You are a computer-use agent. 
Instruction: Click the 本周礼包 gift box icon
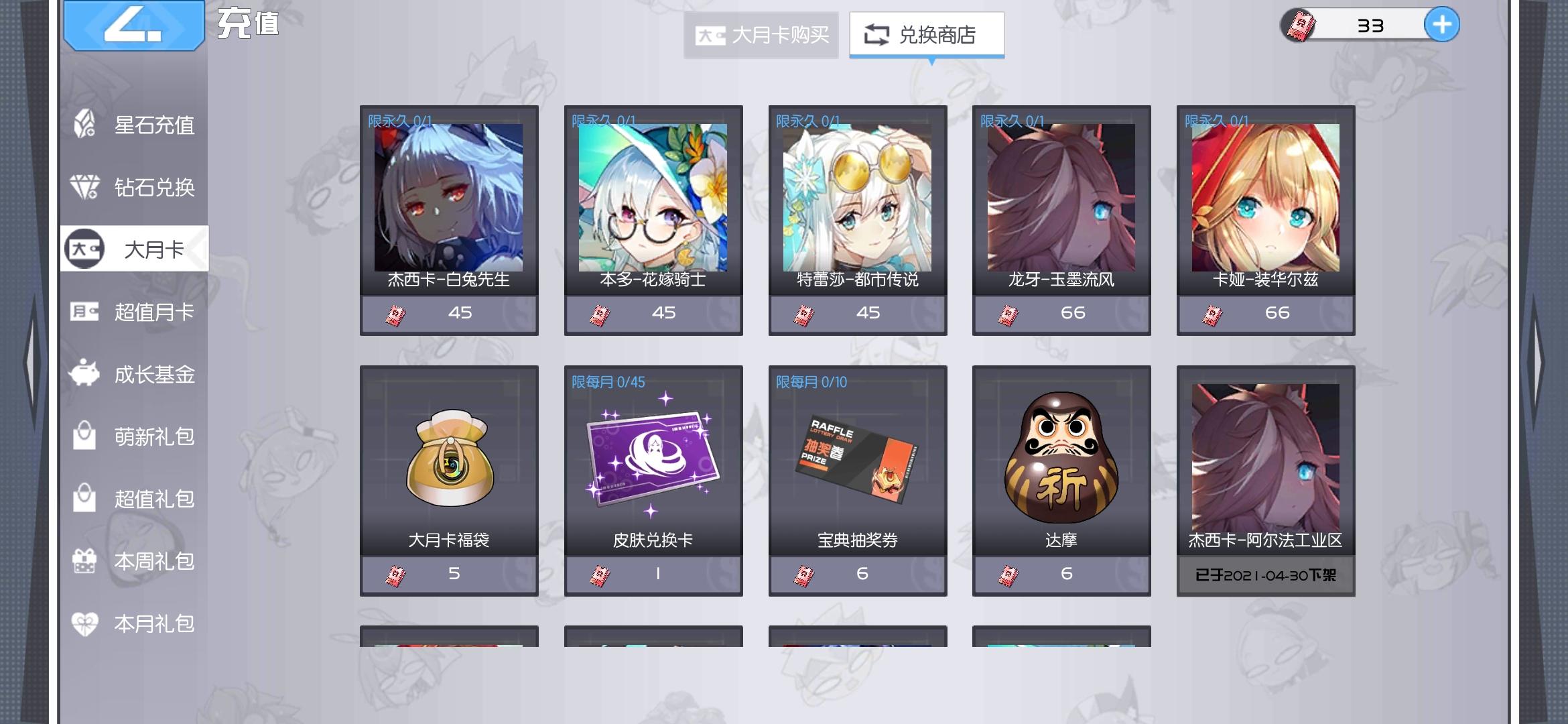(x=84, y=562)
